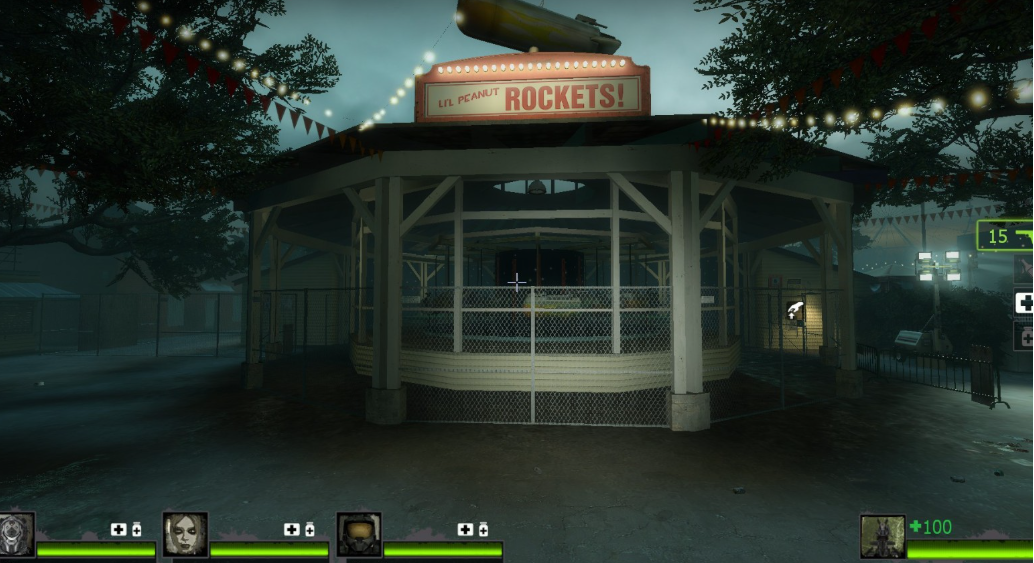Click the helmeted teammate's first aid kit icon
The width and height of the screenshot is (1034, 563).
tap(465, 529)
